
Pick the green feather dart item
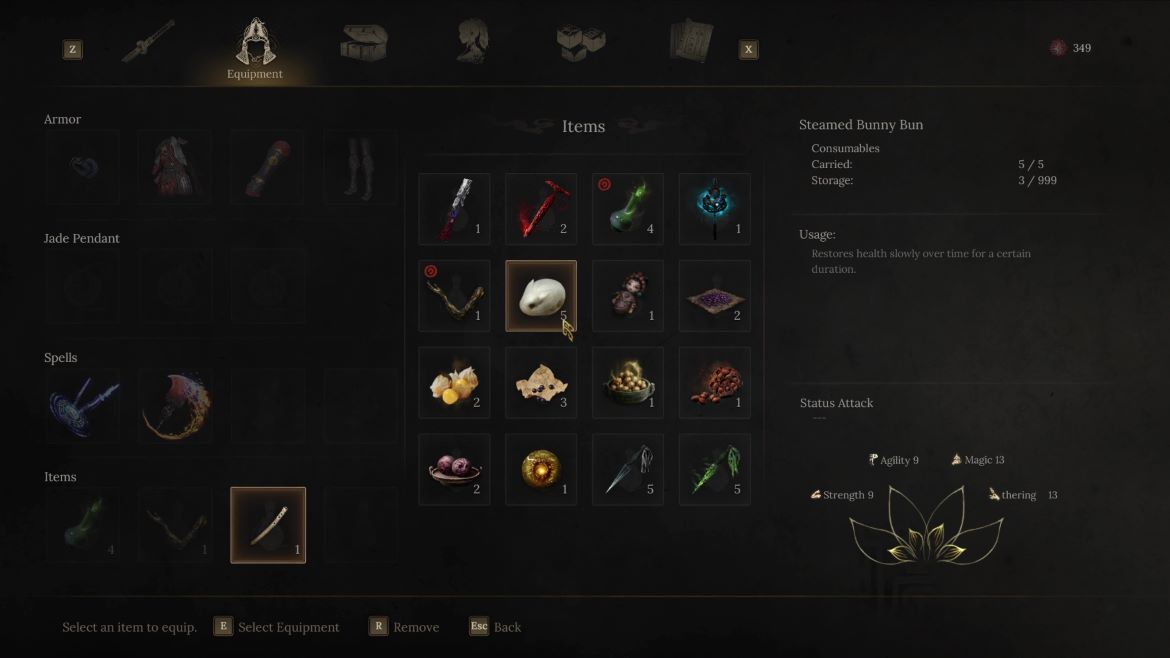pos(715,470)
